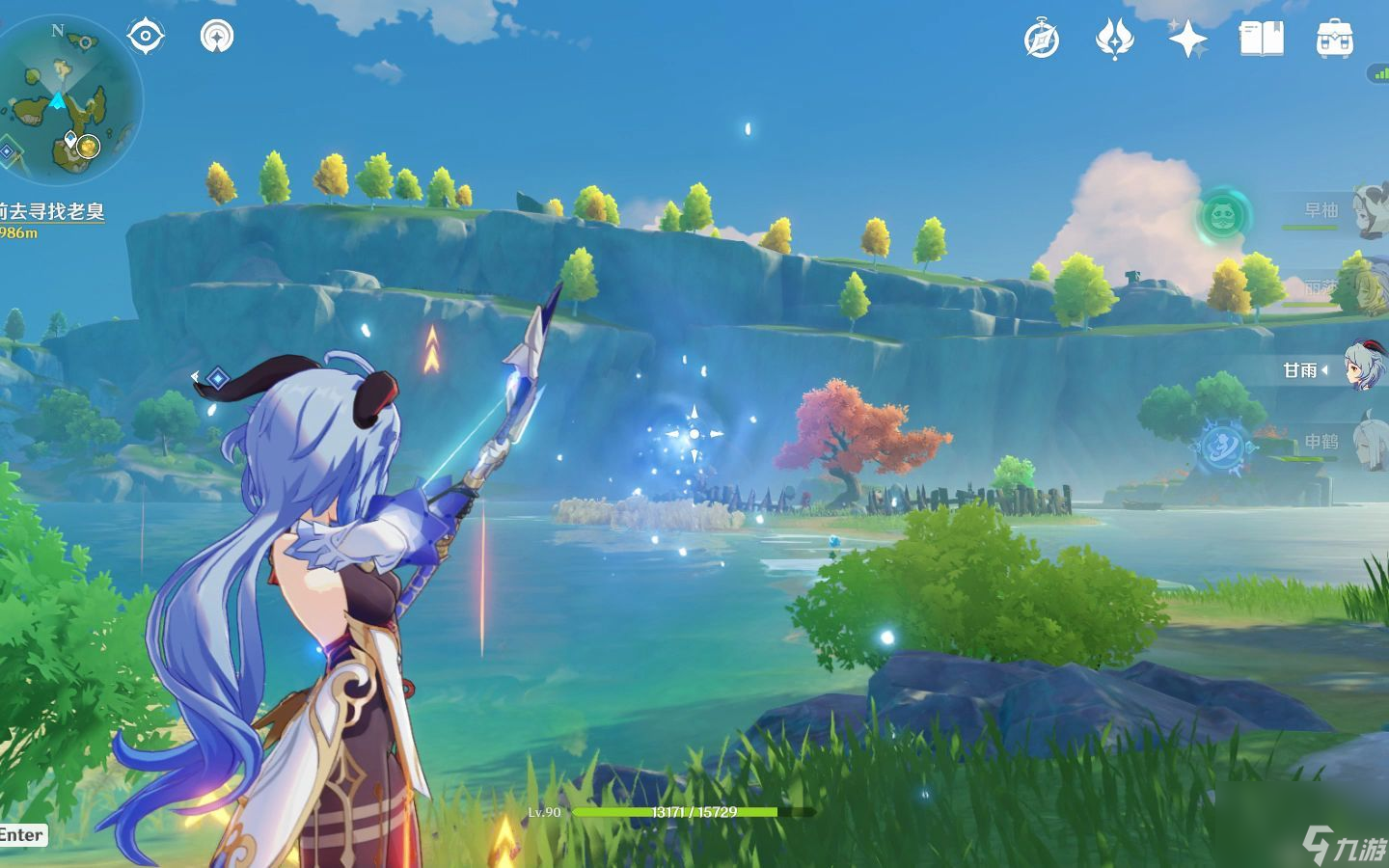Image resolution: width=1389 pixels, height=868 pixels.
Task: Open the chat box labeled Enter
Action: point(21,835)
